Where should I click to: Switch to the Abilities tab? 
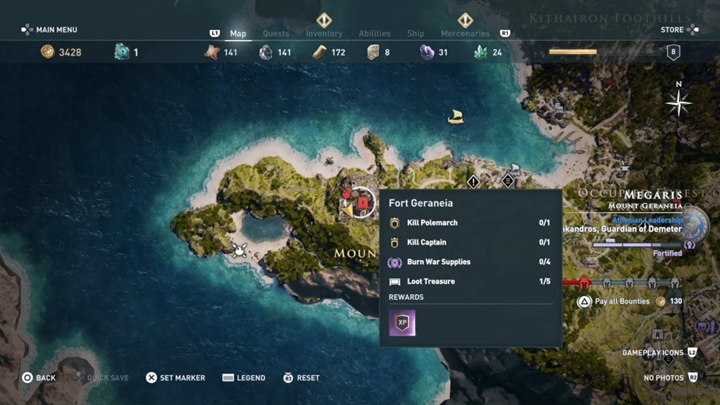pos(375,34)
